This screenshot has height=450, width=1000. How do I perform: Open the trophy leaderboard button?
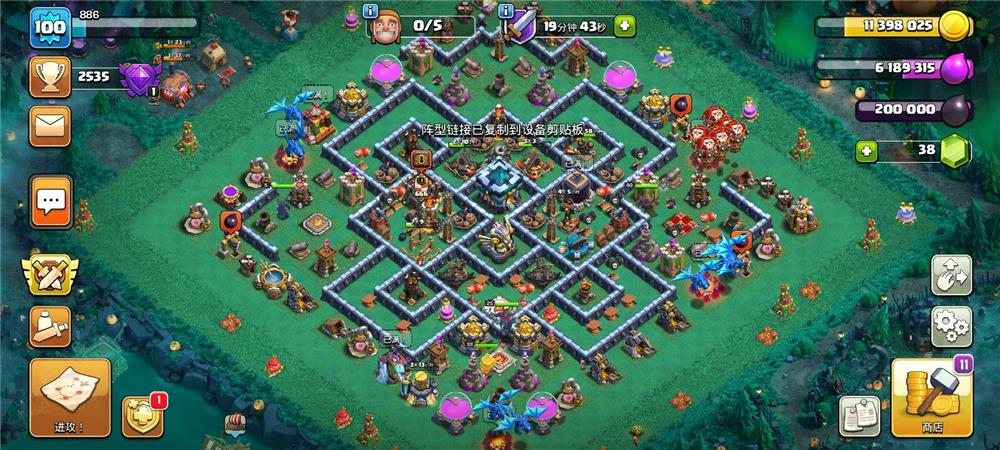[x=49, y=77]
